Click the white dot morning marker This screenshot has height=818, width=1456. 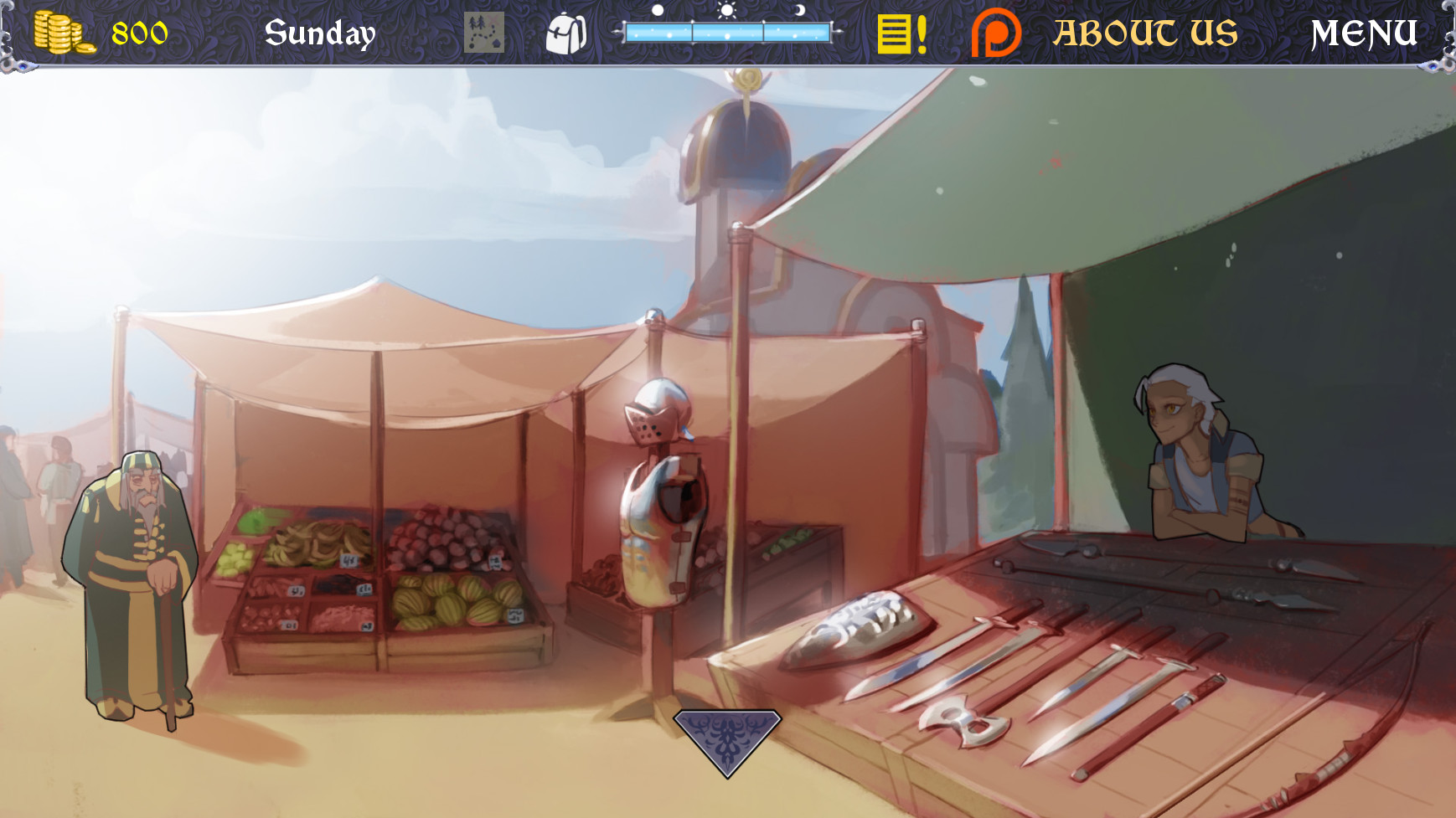(x=658, y=11)
